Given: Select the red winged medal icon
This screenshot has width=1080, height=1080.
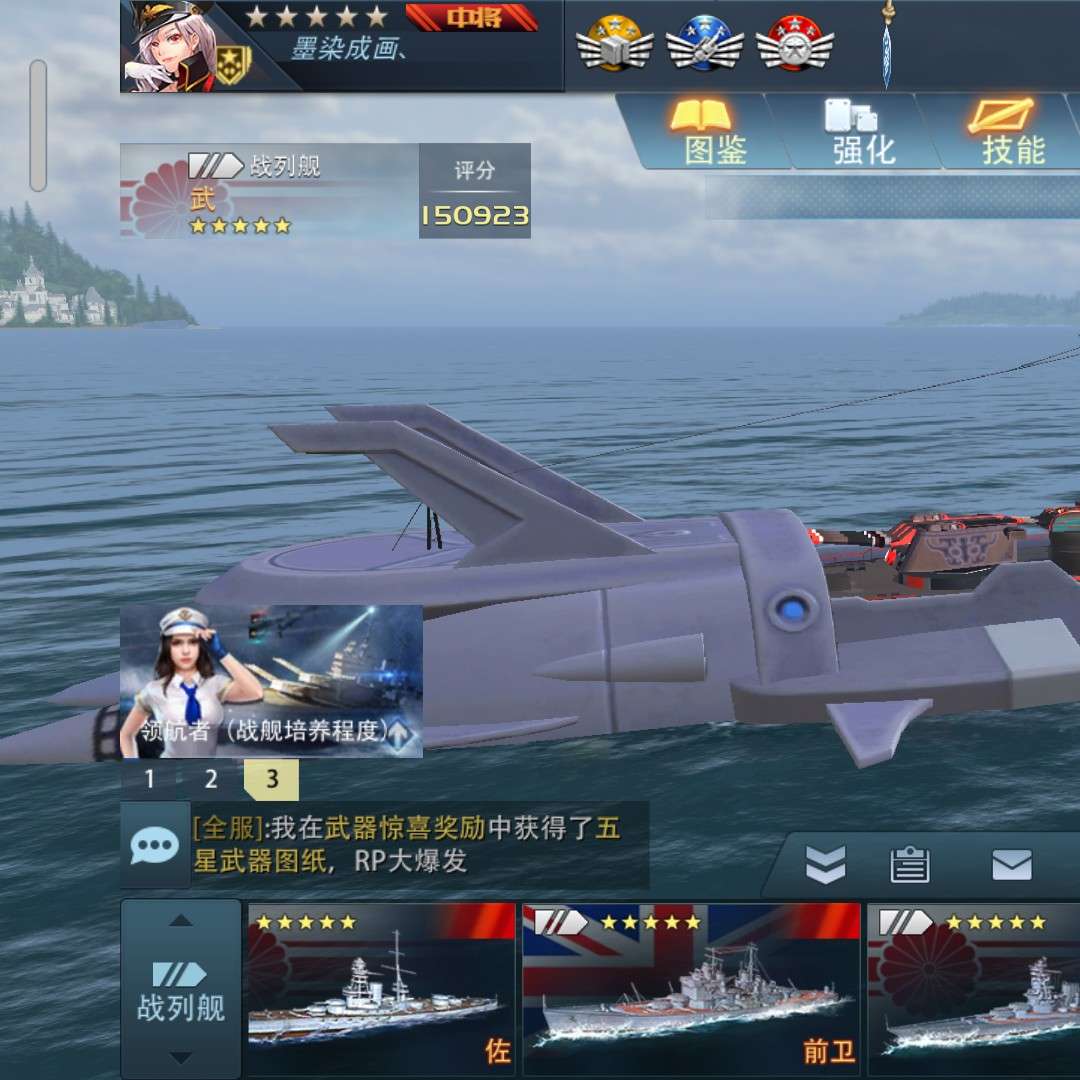Looking at the screenshot, I should pos(795,44).
